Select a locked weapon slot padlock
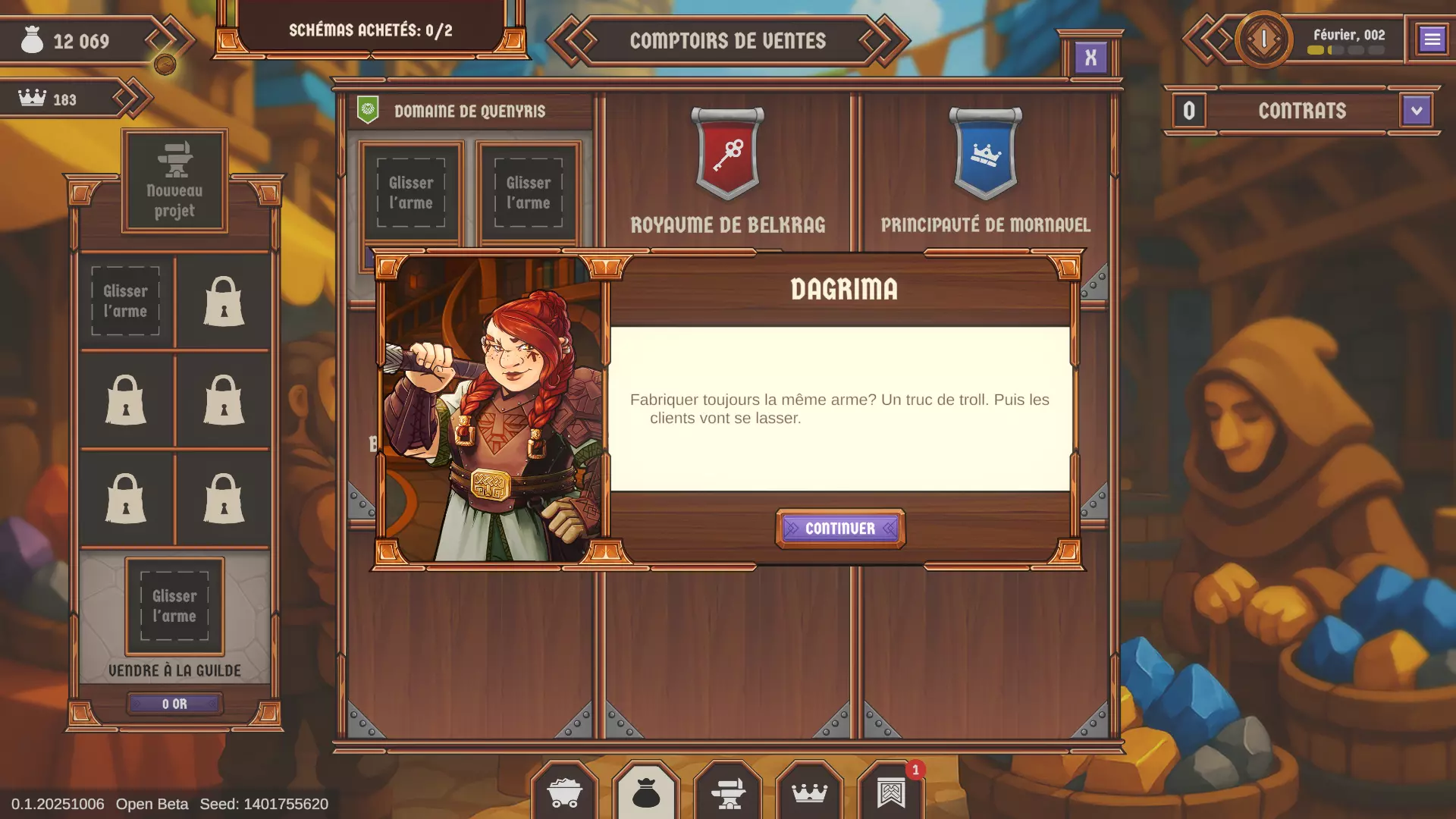The image size is (1456, 819). tap(223, 301)
